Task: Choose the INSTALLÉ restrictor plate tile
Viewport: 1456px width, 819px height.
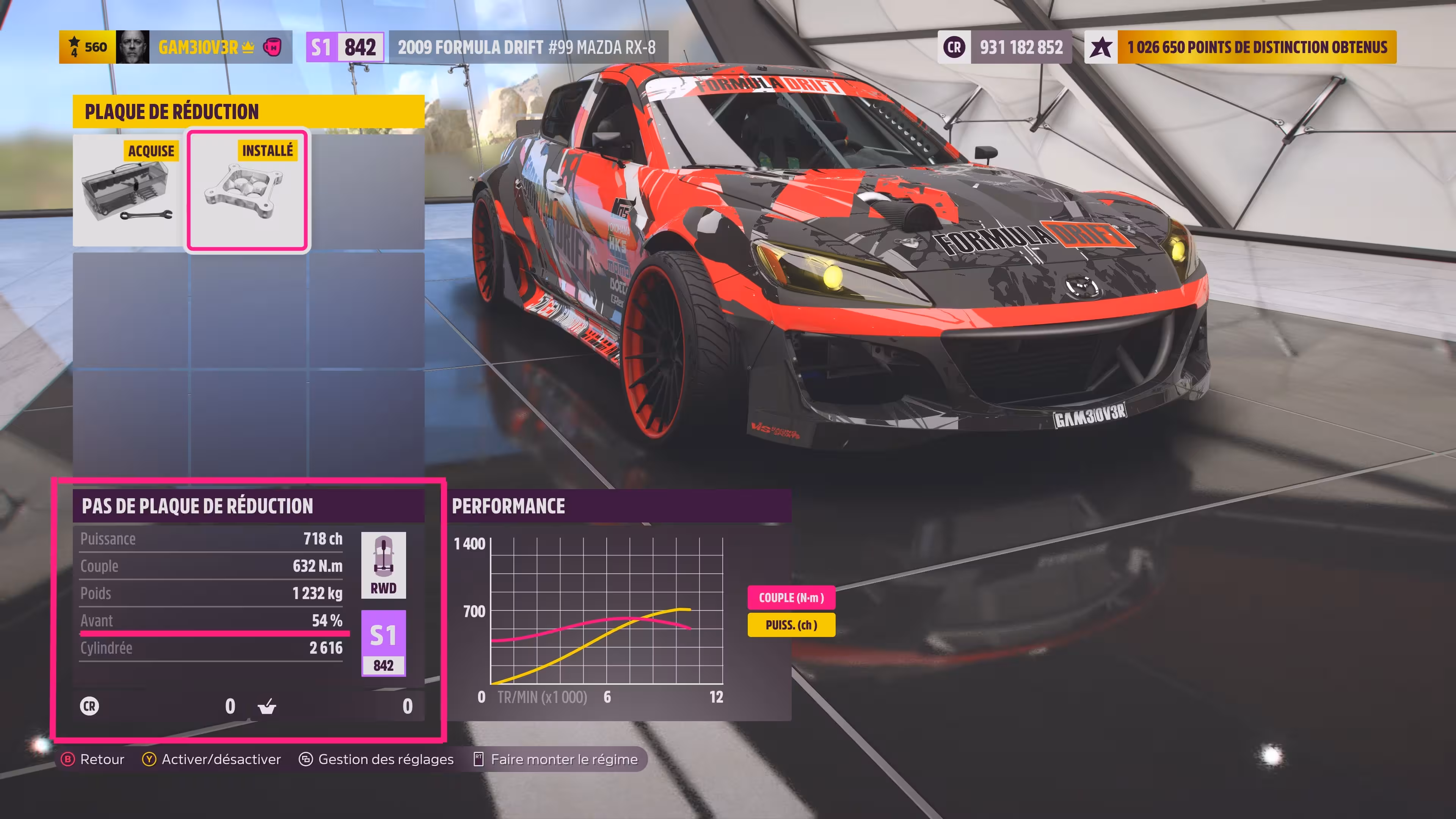Action: point(248,190)
